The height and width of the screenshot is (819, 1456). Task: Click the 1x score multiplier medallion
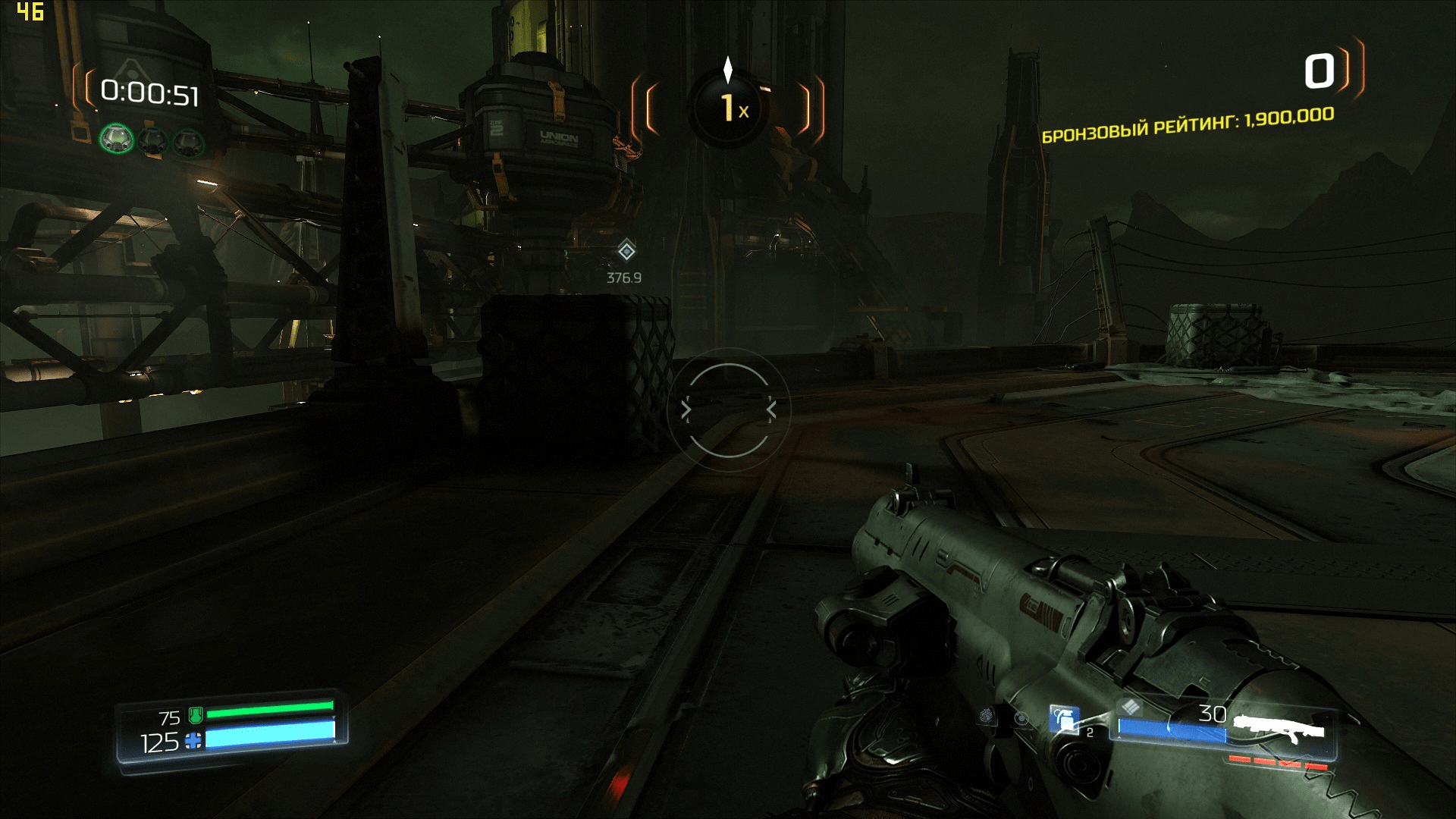point(728,108)
